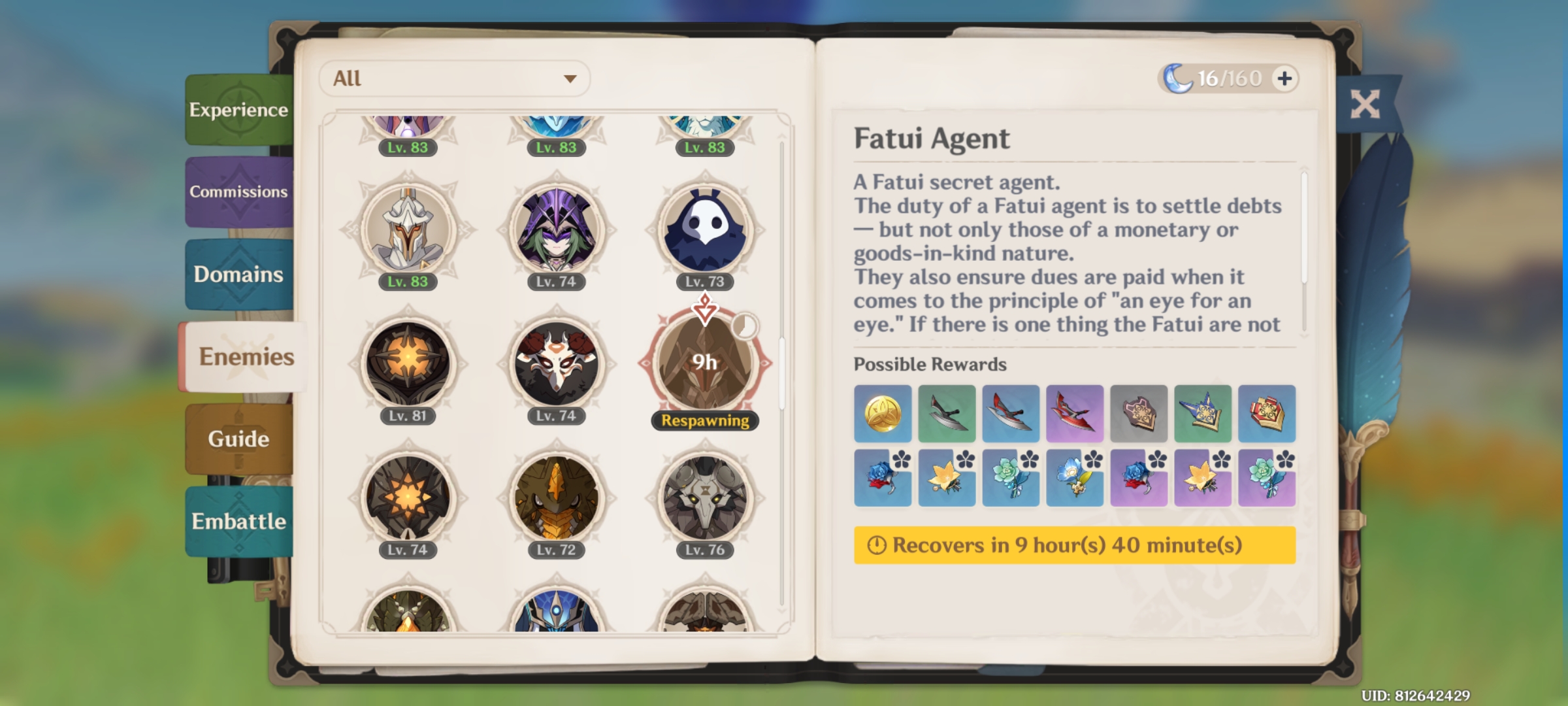1568x706 pixels.
Task: Click the Mora reward icon
Action: (x=884, y=413)
